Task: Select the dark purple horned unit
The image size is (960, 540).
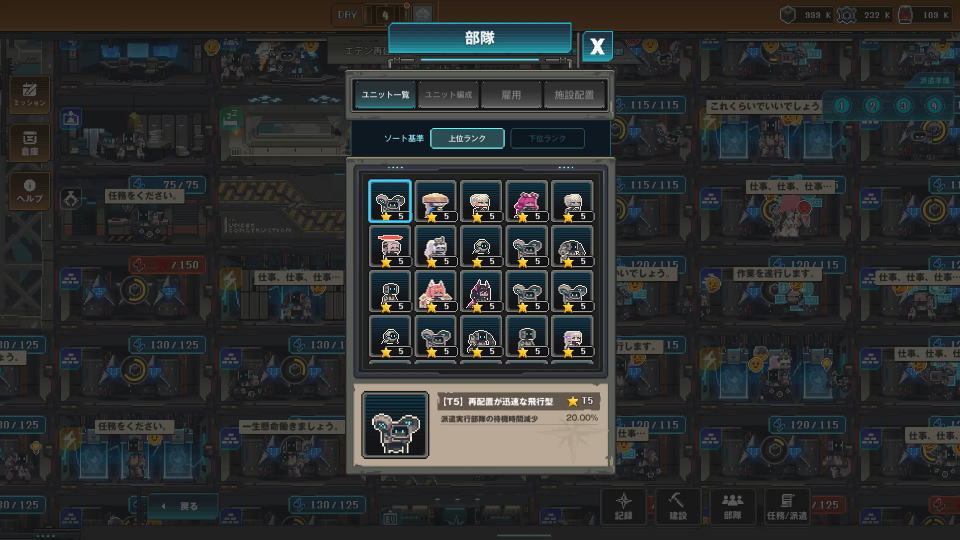Action: coord(481,292)
